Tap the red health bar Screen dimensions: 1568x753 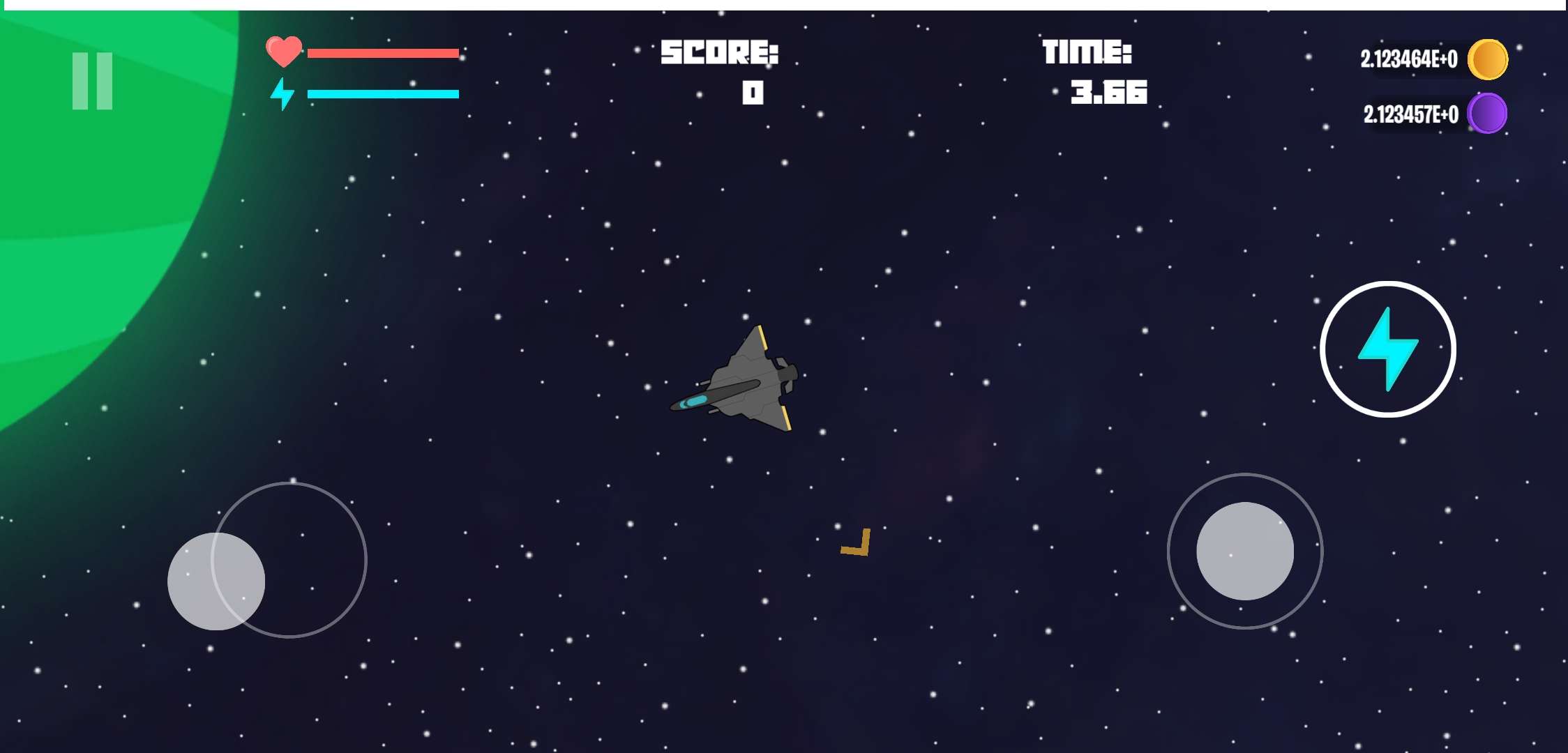384,52
